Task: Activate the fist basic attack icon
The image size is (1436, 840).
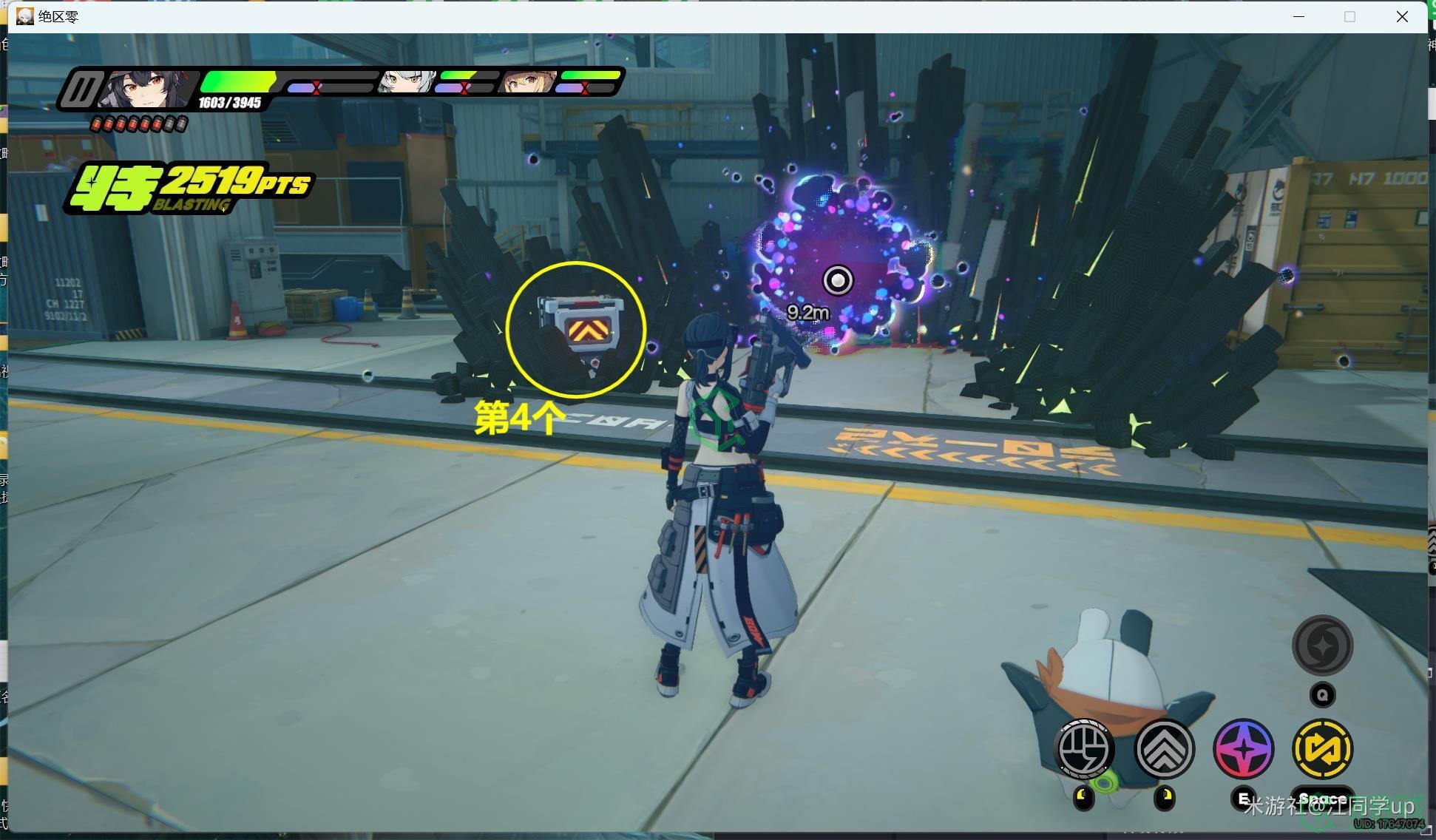Action: tap(1084, 748)
